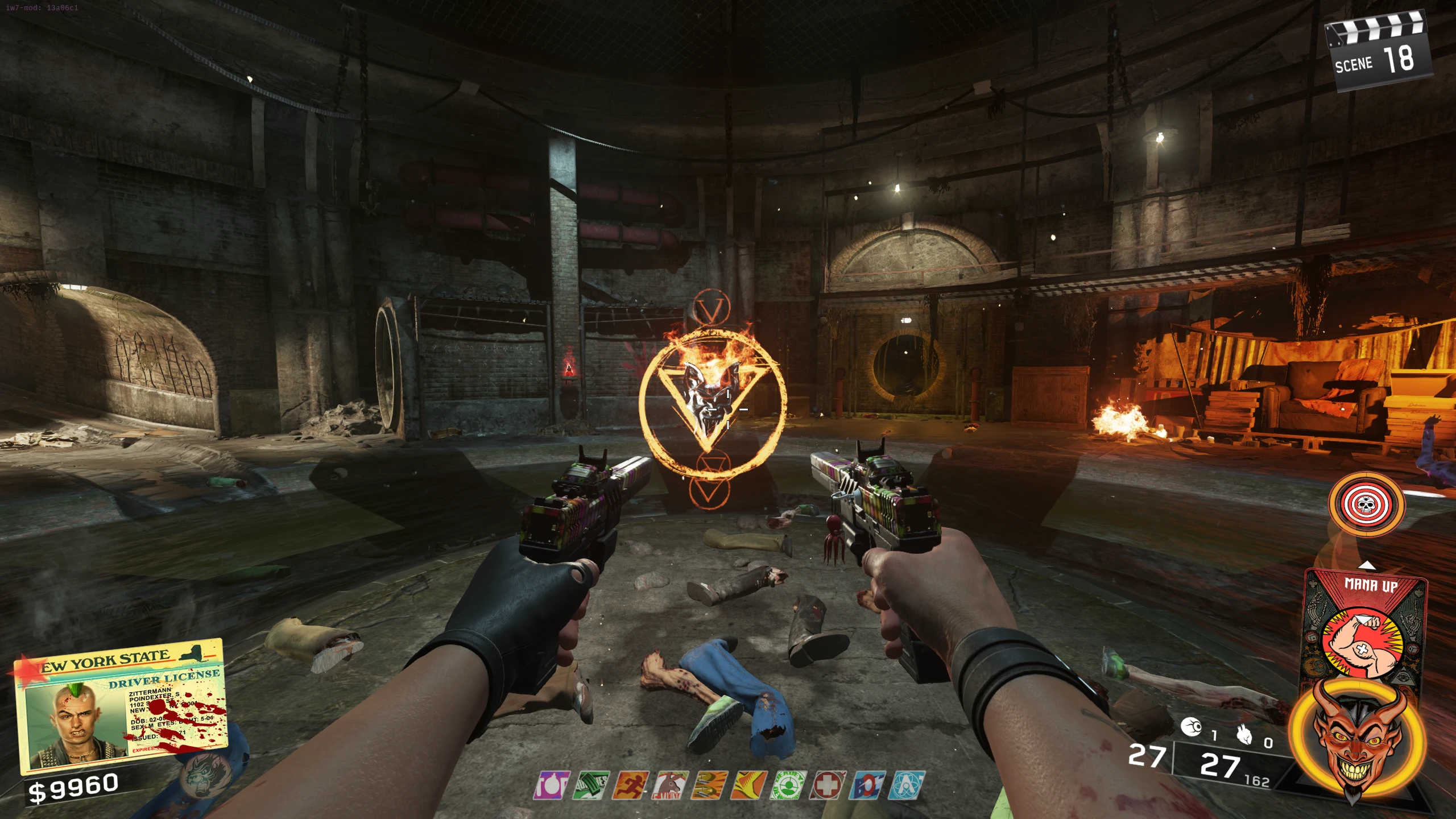Select the donkey mule perk icon
The image size is (1456, 819).
click(671, 785)
